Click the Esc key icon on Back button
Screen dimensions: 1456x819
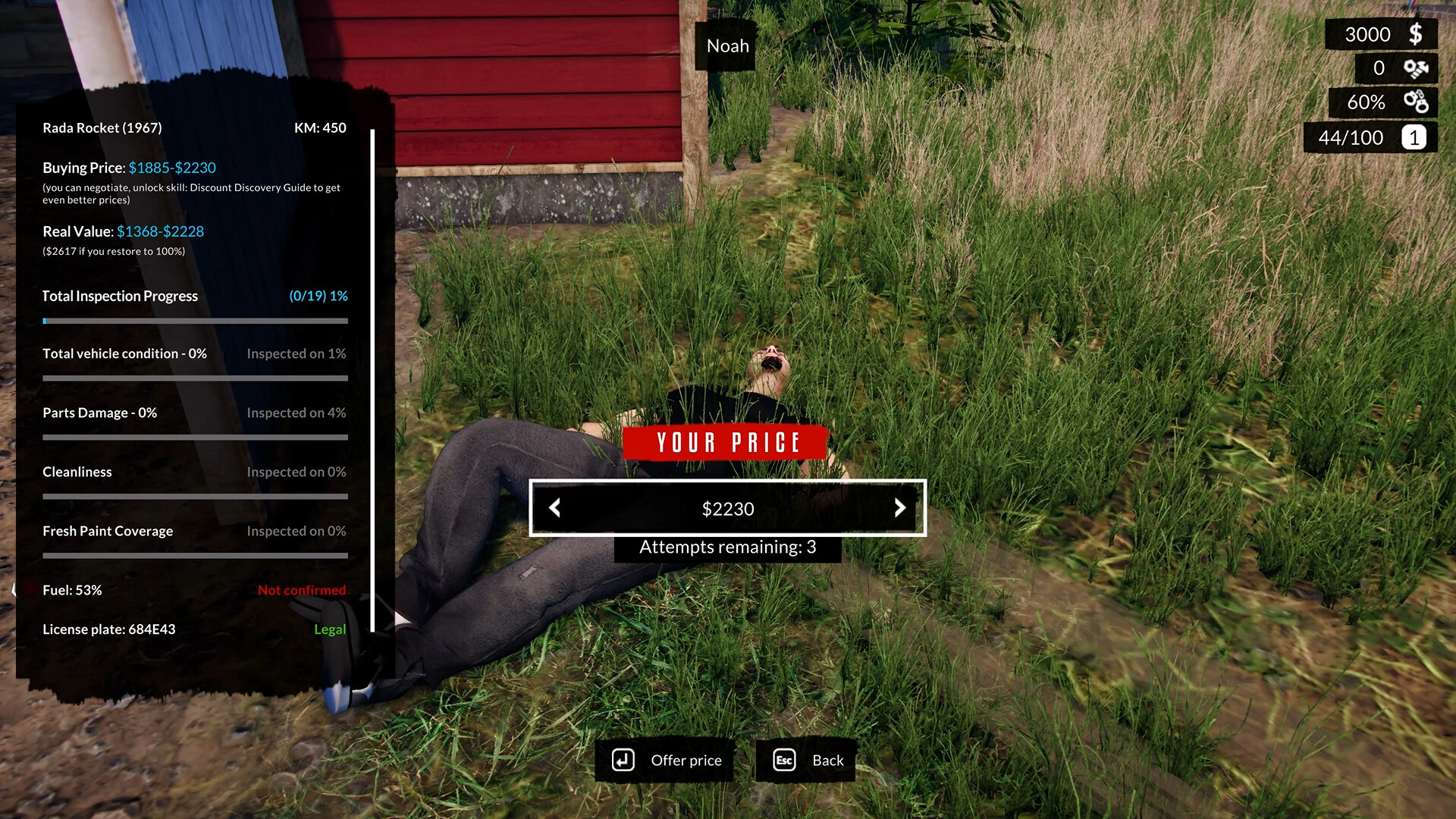[x=784, y=760]
